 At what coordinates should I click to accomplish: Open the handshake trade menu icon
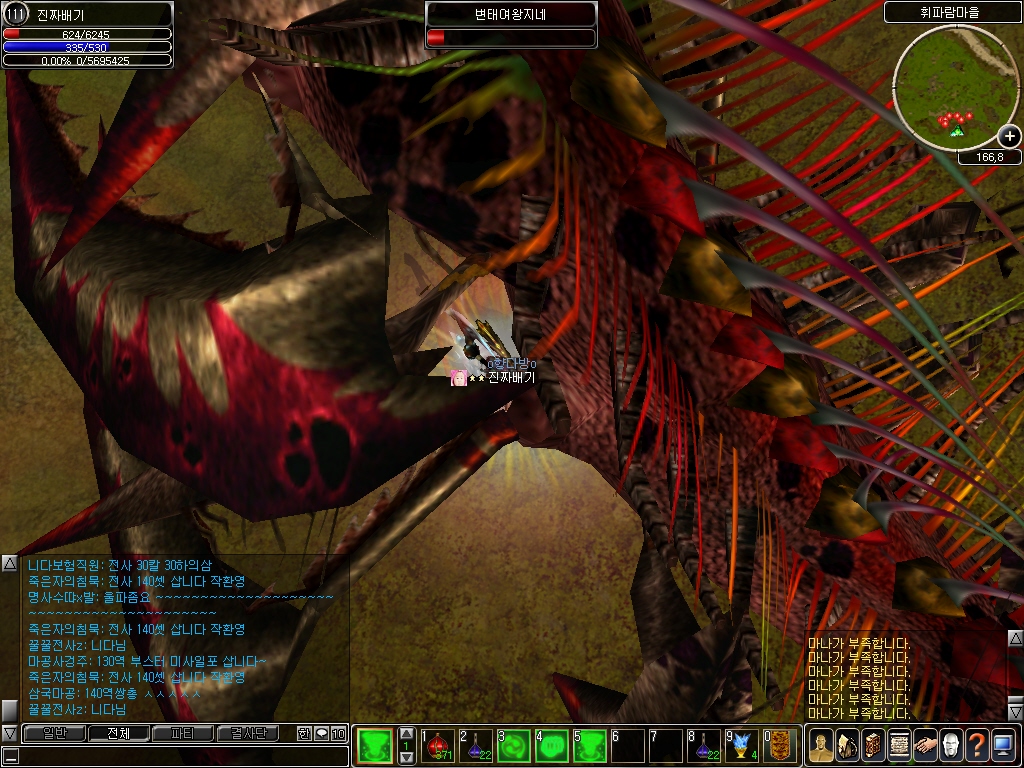925,746
